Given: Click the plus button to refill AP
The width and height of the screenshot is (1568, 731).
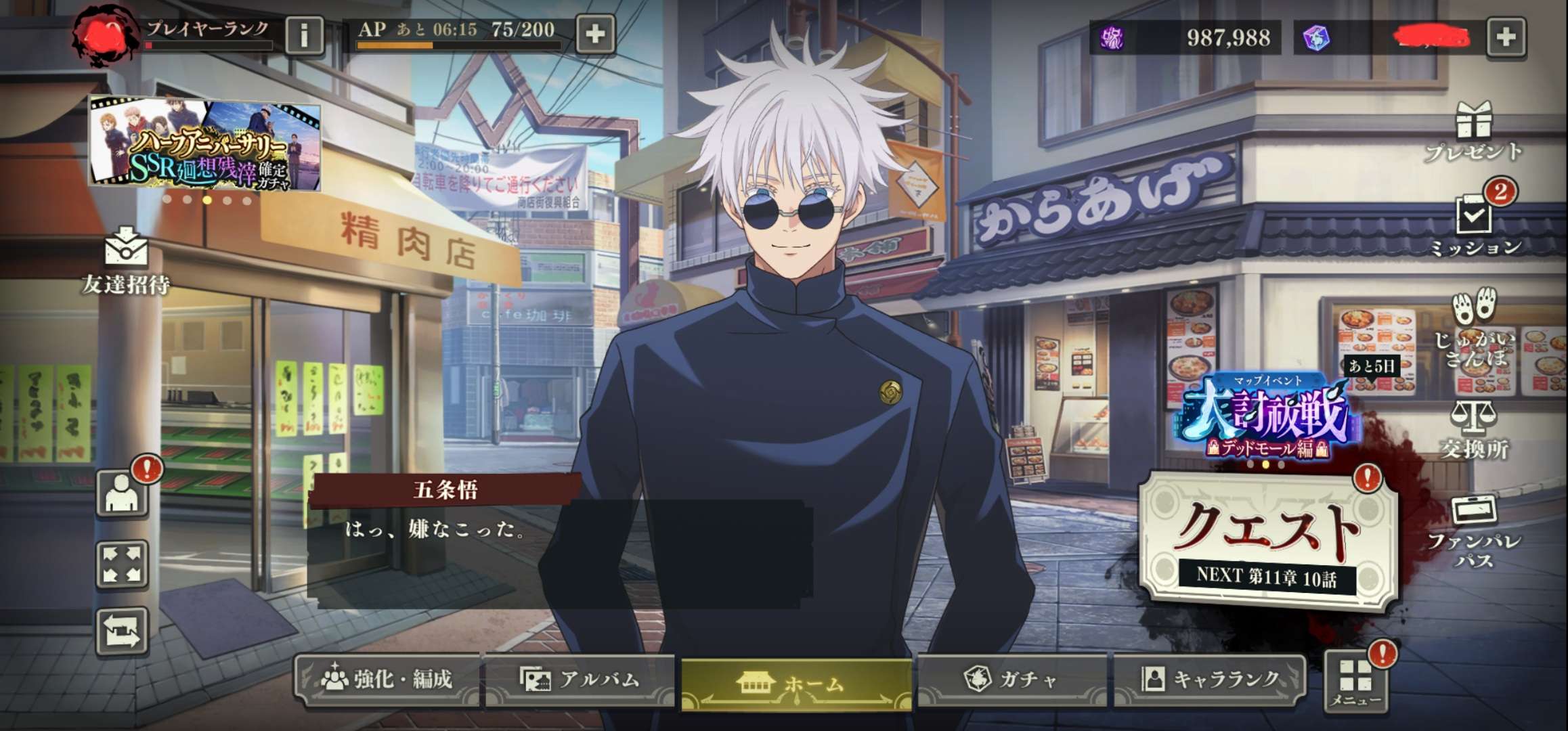Looking at the screenshot, I should click(x=595, y=34).
